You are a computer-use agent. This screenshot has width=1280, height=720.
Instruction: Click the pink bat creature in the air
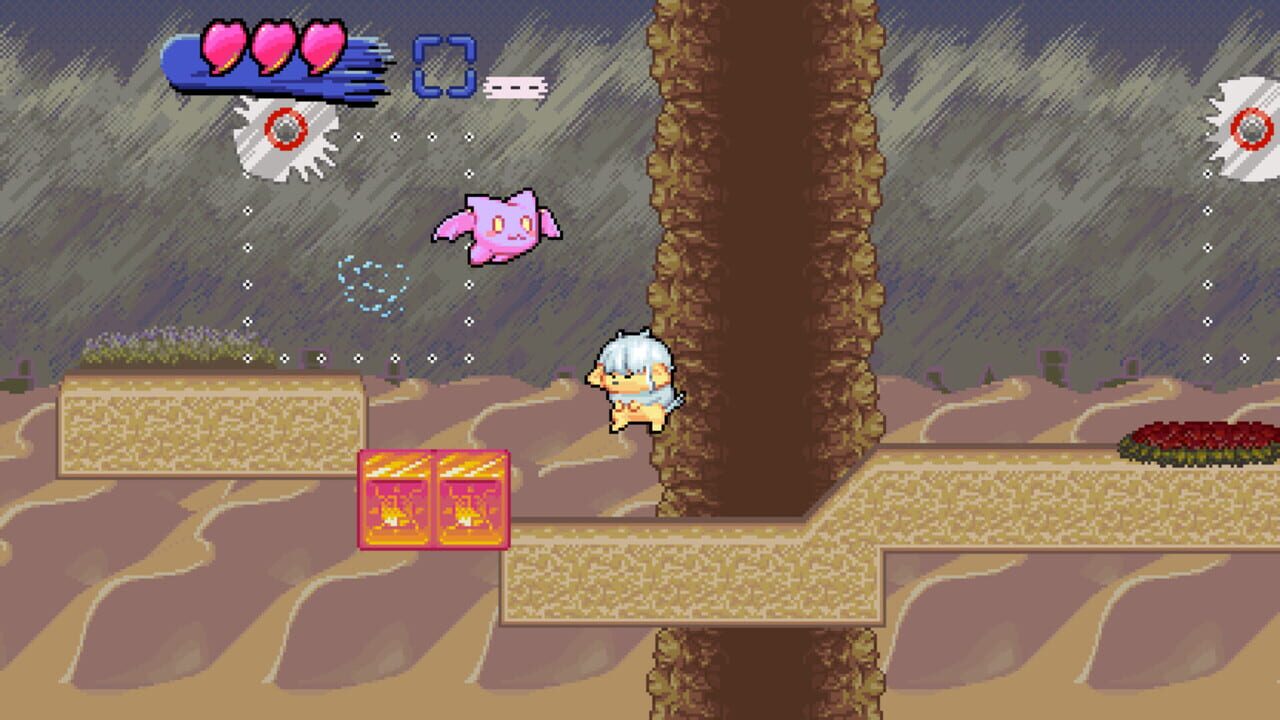[503, 223]
